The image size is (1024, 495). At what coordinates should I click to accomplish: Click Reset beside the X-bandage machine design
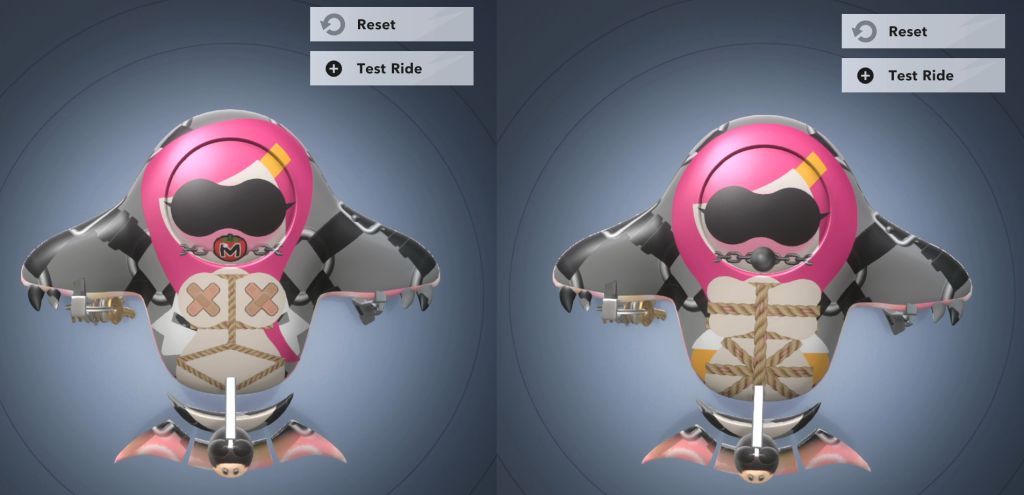coord(391,24)
